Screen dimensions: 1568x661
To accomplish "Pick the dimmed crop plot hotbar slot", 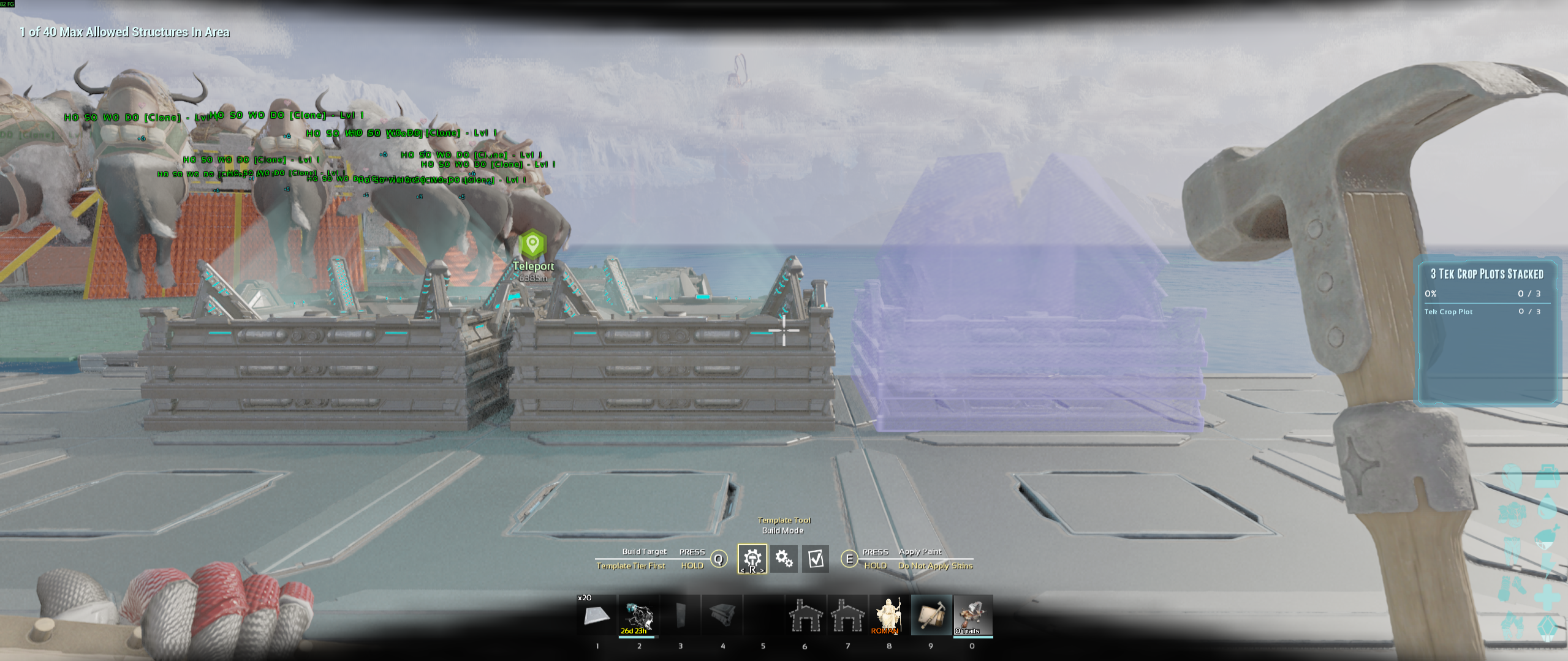I will (722, 615).
